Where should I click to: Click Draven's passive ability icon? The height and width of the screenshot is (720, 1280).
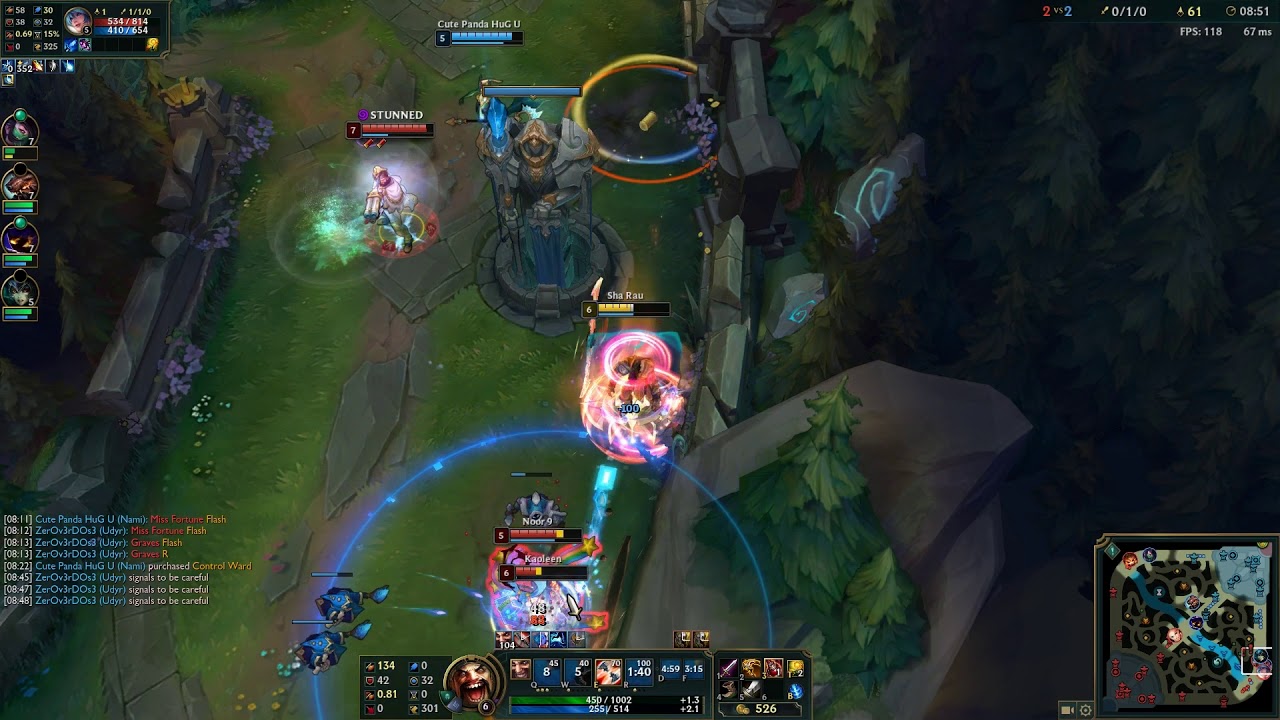click(x=520, y=670)
